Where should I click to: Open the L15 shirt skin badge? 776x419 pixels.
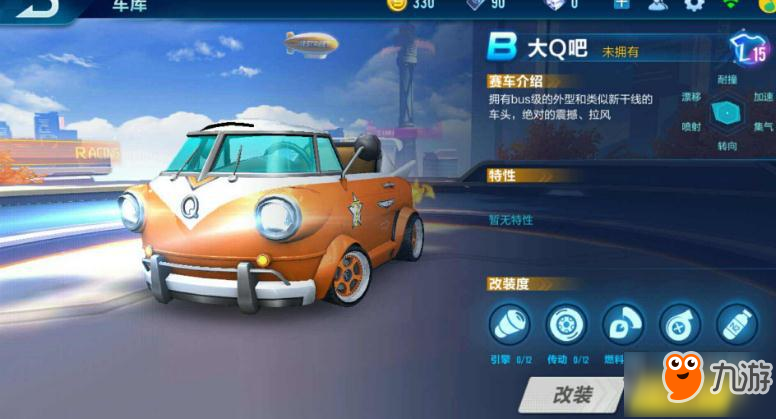pos(747,48)
